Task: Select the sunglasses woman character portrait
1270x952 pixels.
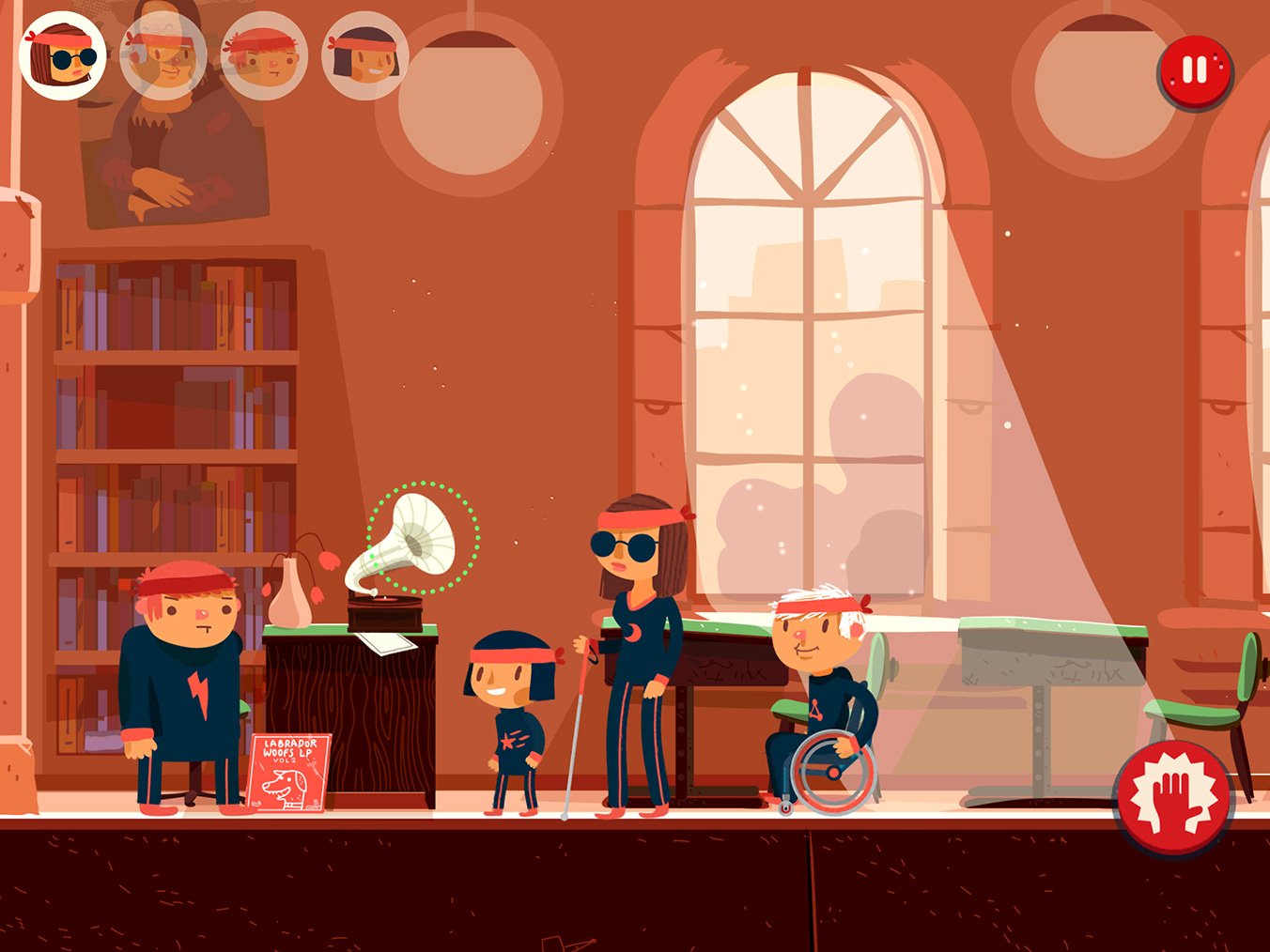Action: click(62, 55)
